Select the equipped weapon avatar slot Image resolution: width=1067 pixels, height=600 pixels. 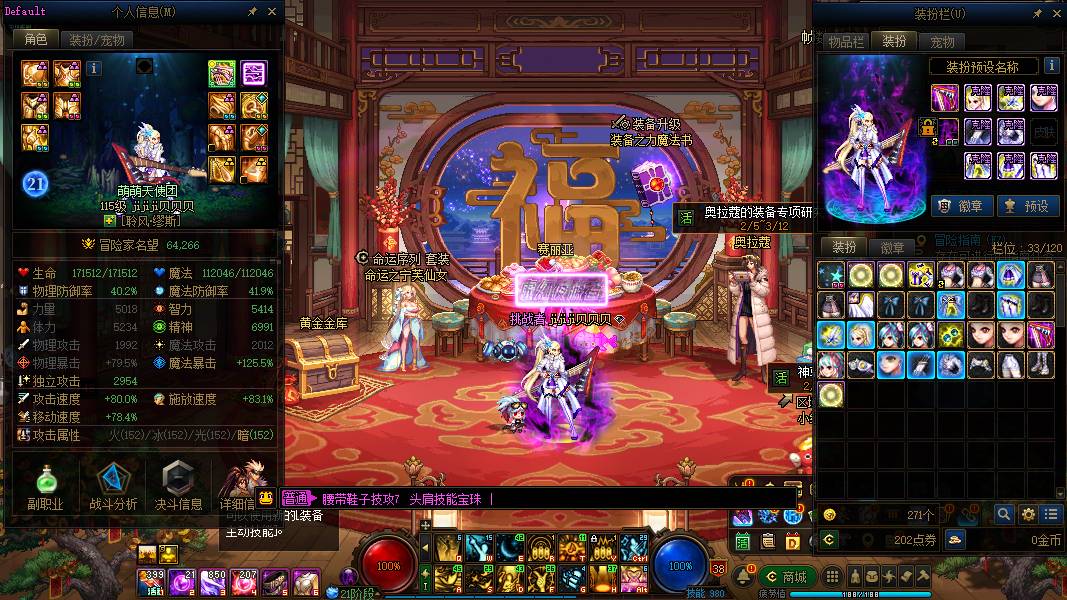(x=945, y=97)
